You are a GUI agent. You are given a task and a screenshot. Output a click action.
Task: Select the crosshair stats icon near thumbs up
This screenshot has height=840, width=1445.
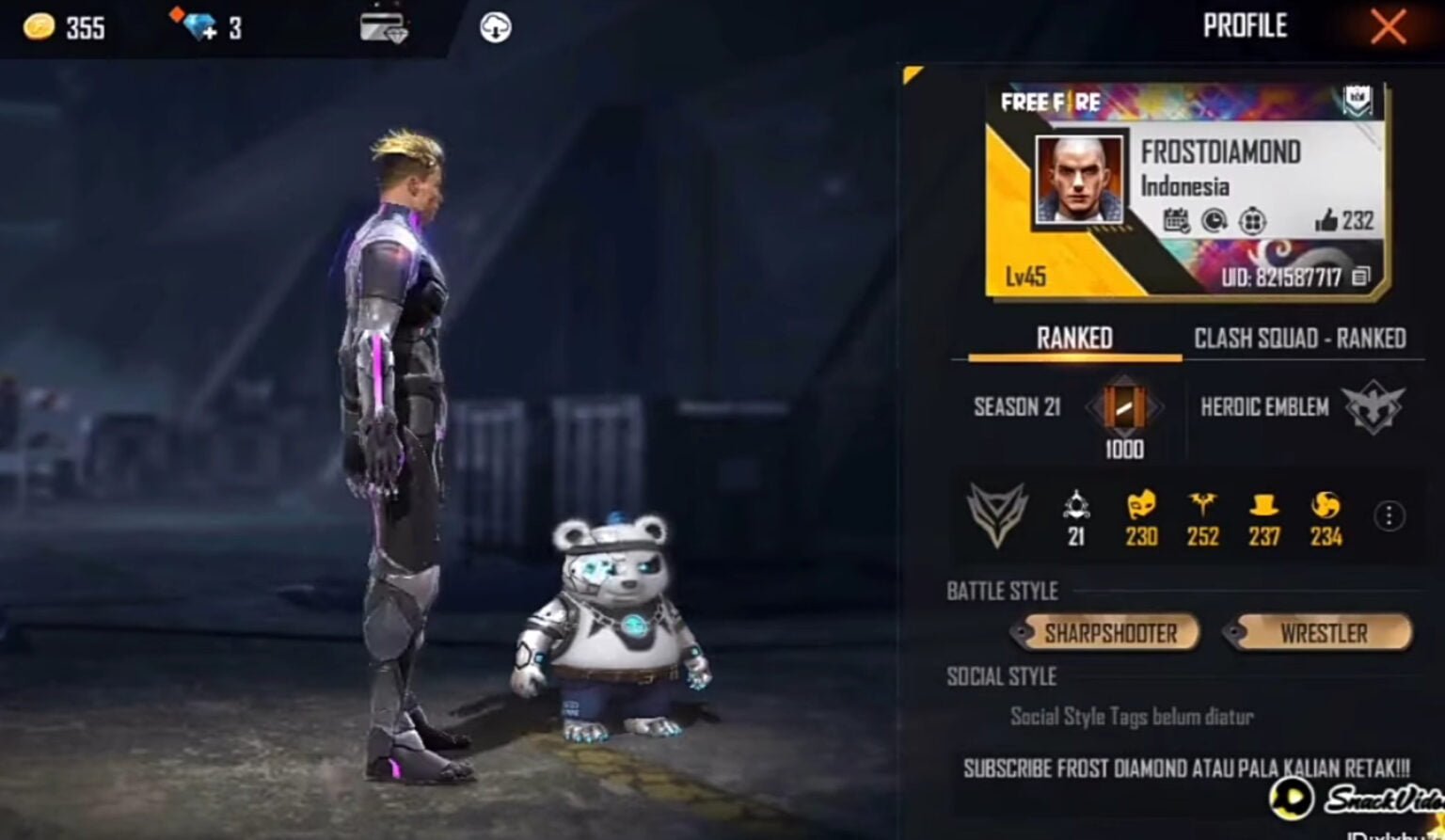(x=1252, y=222)
